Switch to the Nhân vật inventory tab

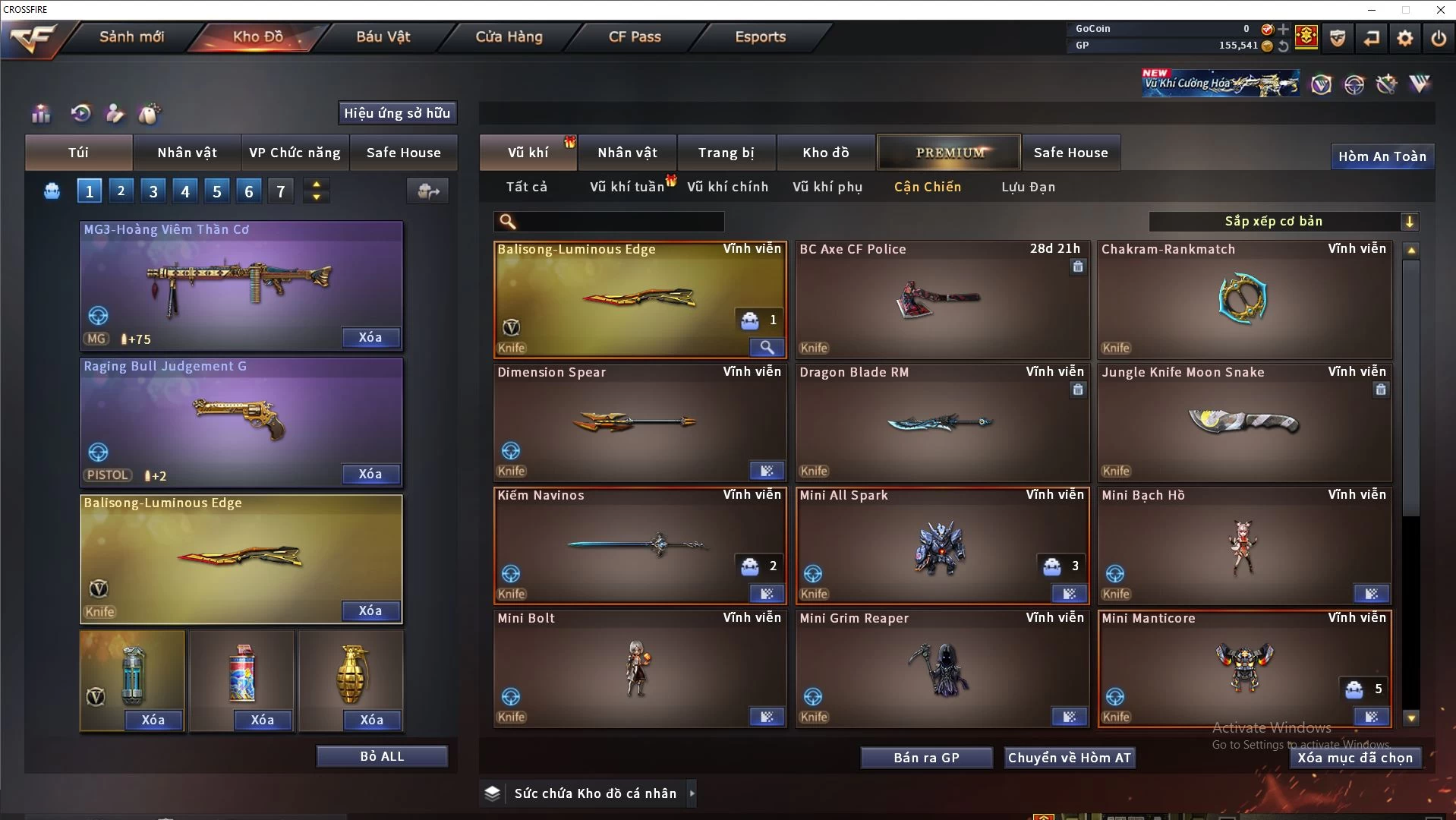(x=627, y=153)
